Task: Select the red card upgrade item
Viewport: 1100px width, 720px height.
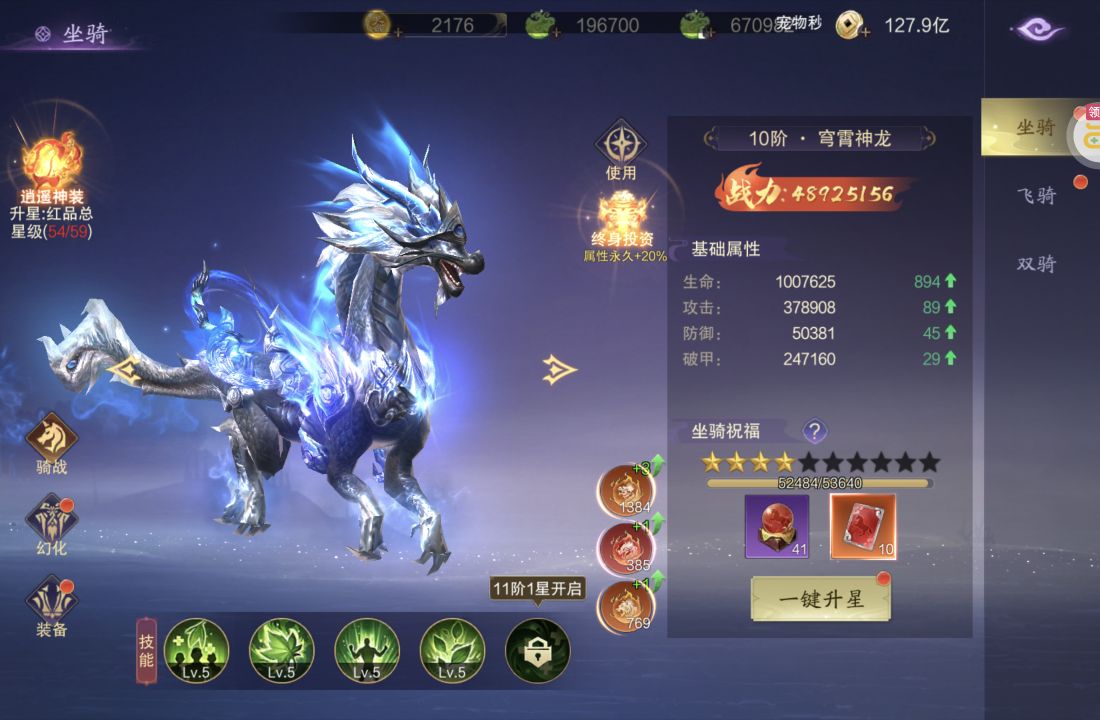Action: [863, 526]
